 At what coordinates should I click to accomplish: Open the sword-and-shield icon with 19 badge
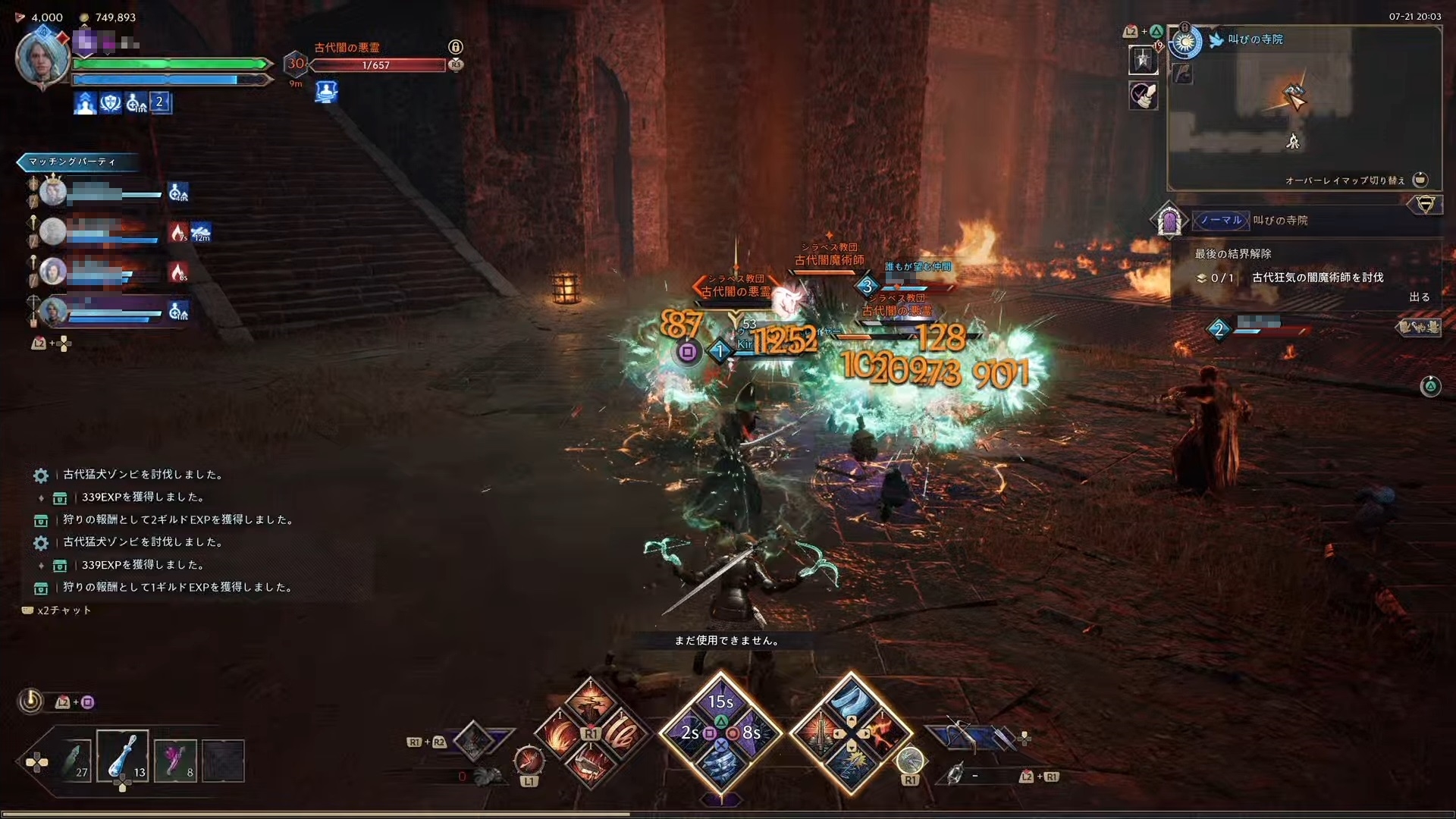pyautogui.click(x=1143, y=59)
